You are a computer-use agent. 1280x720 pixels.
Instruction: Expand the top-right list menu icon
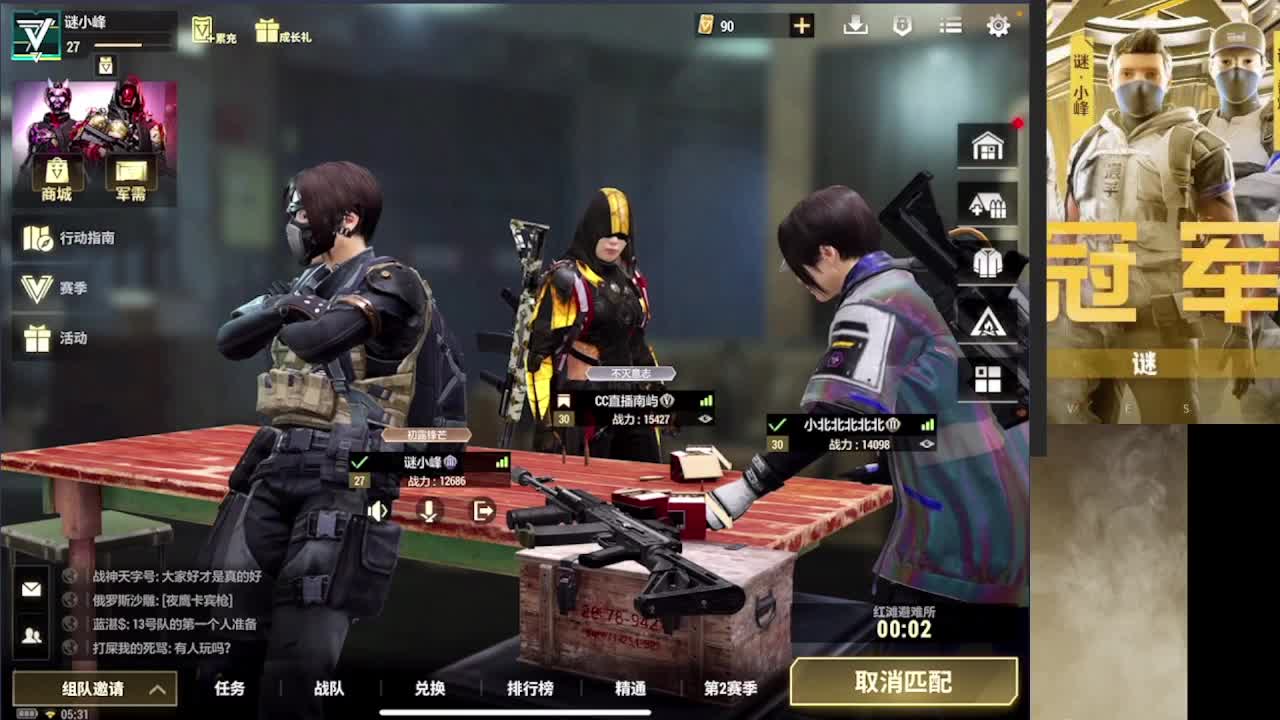(x=949, y=26)
